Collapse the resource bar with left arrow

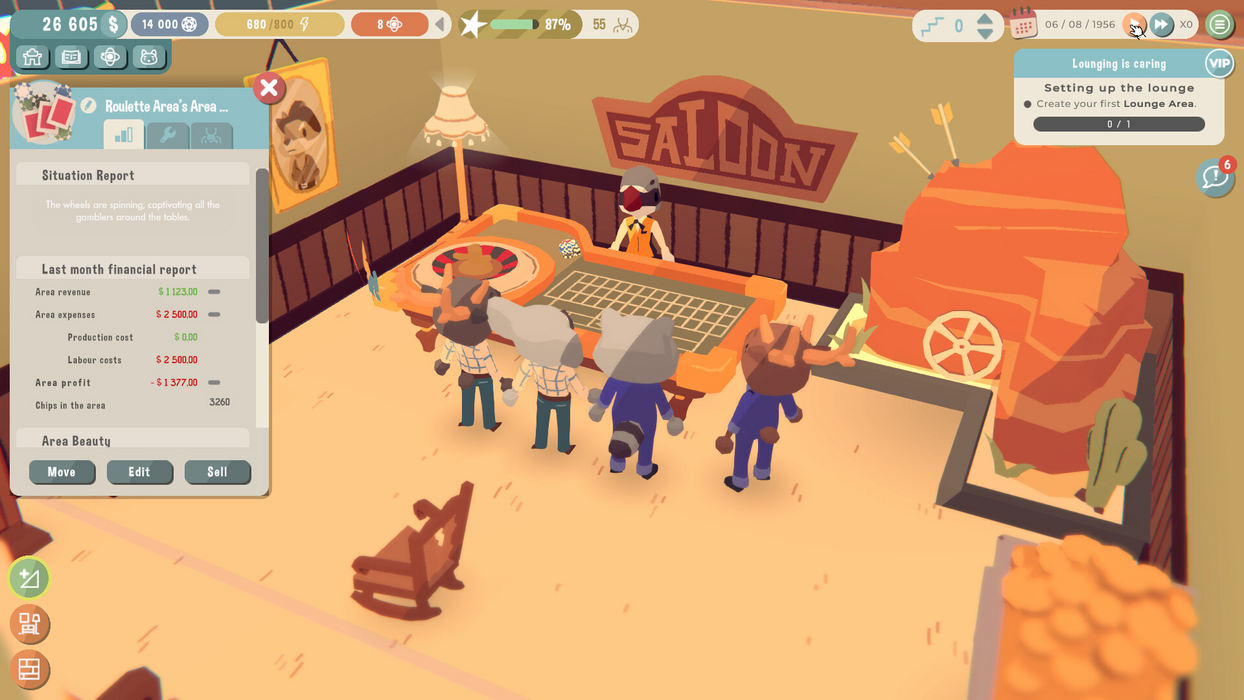pyautogui.click(x=440, y=24)
